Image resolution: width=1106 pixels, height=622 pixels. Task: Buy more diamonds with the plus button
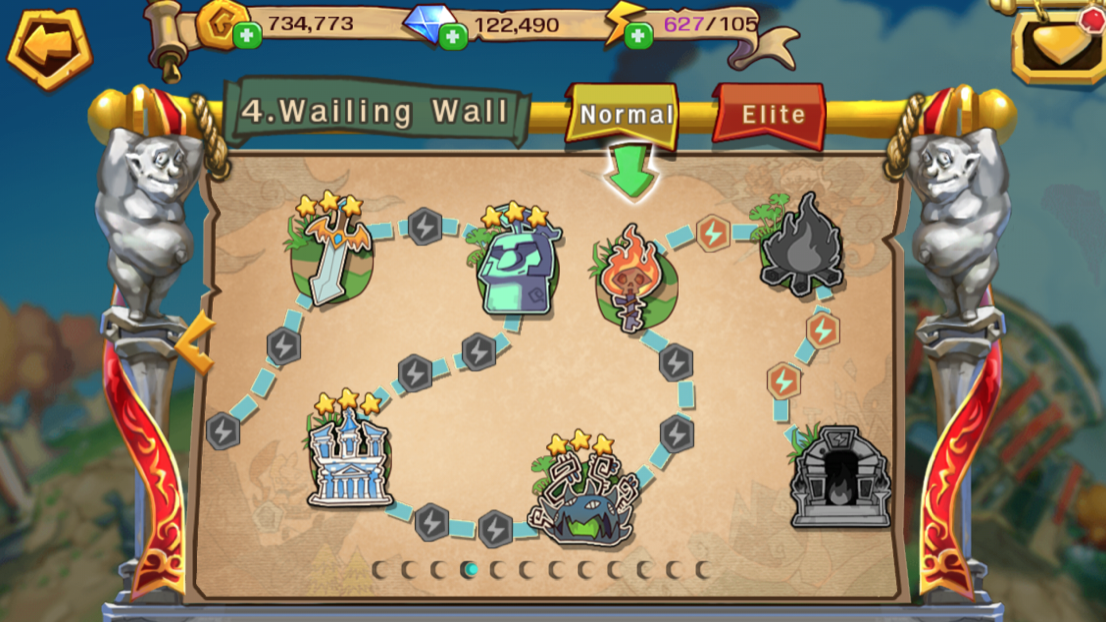453,37
